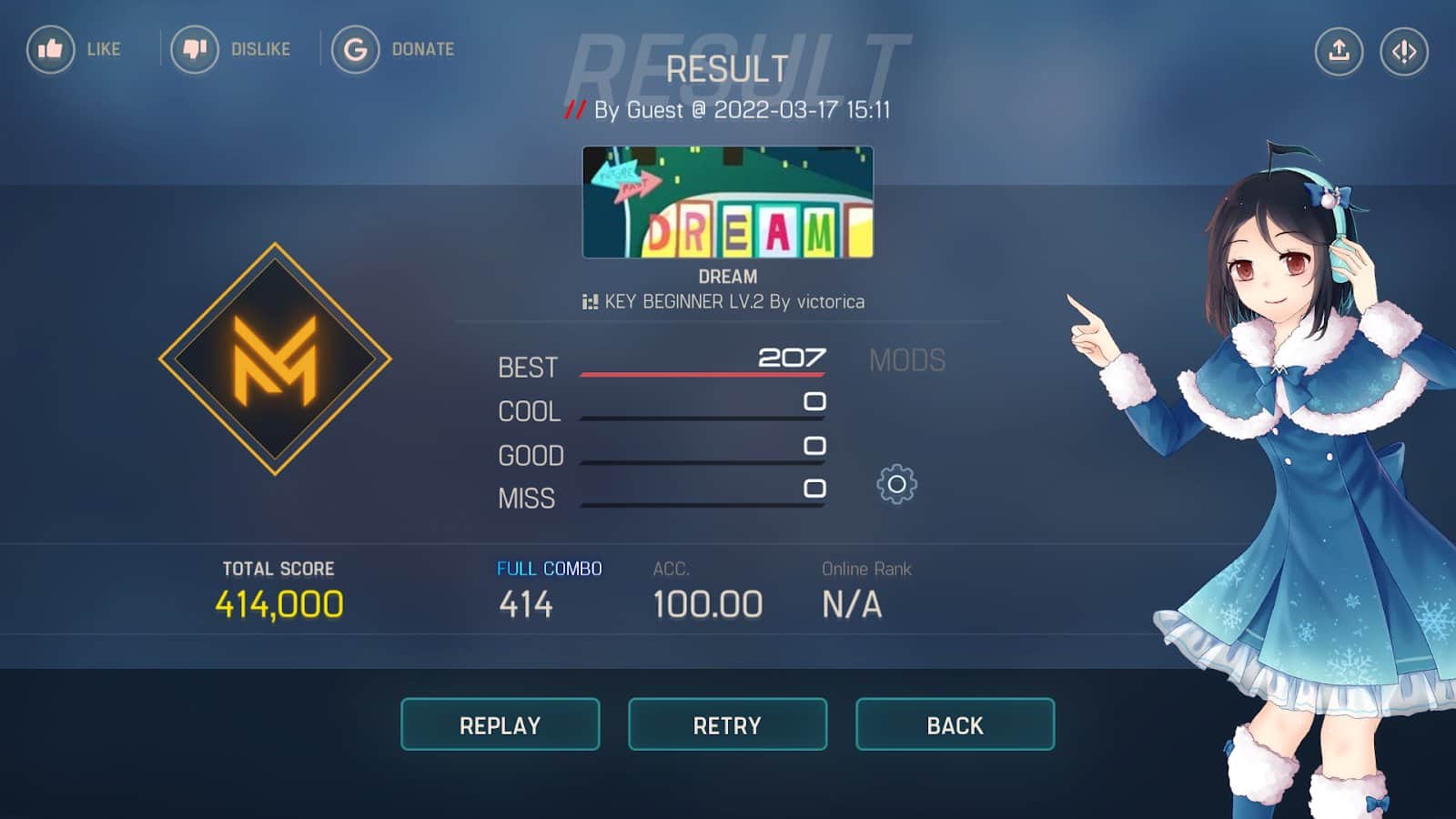Select the DREAM song cover thumbnail
The image size is (1456, 819).
(x=727, y=202)
